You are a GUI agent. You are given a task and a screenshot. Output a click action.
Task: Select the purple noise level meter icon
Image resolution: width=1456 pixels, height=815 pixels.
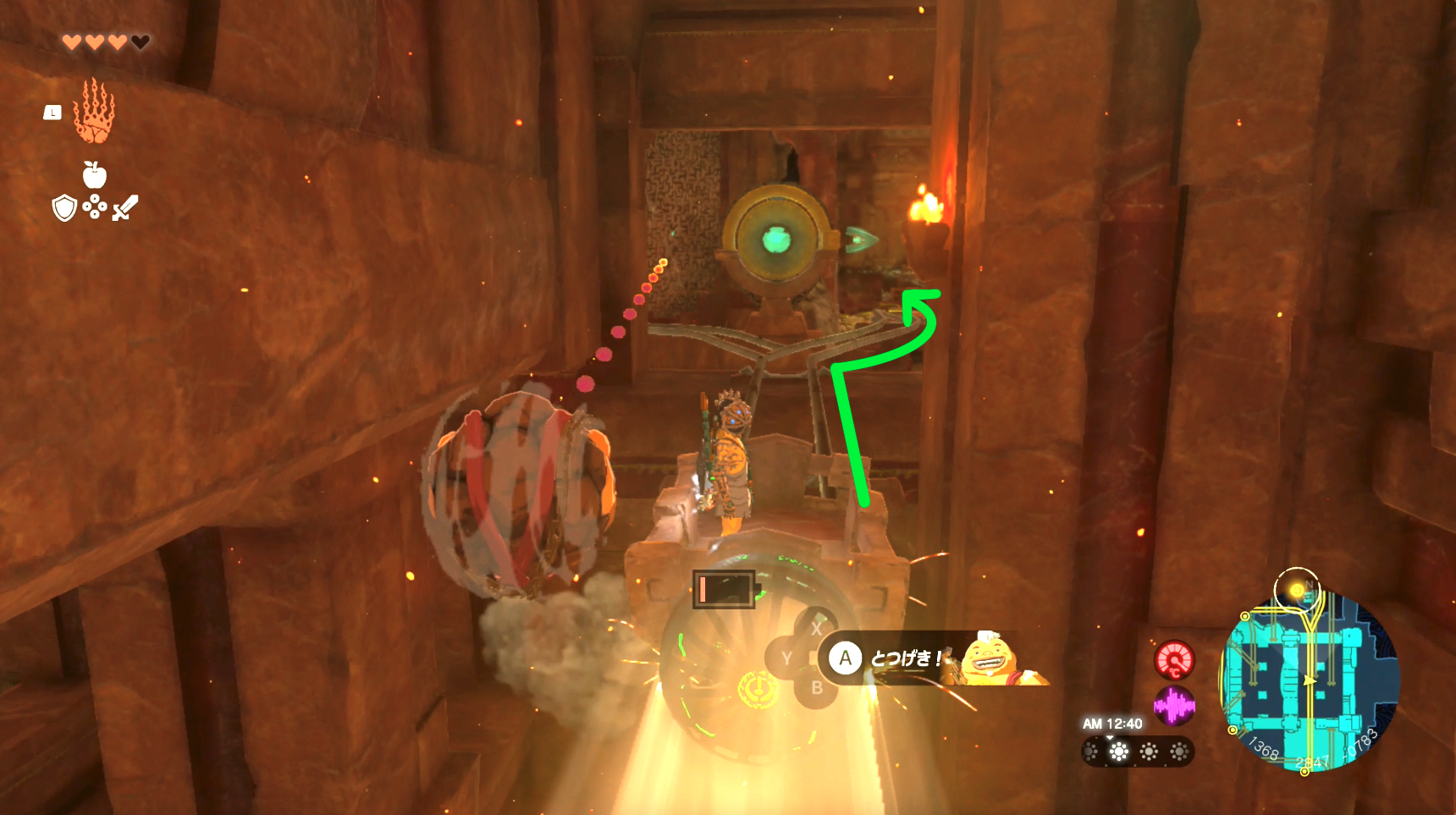tap(1175, 704)
